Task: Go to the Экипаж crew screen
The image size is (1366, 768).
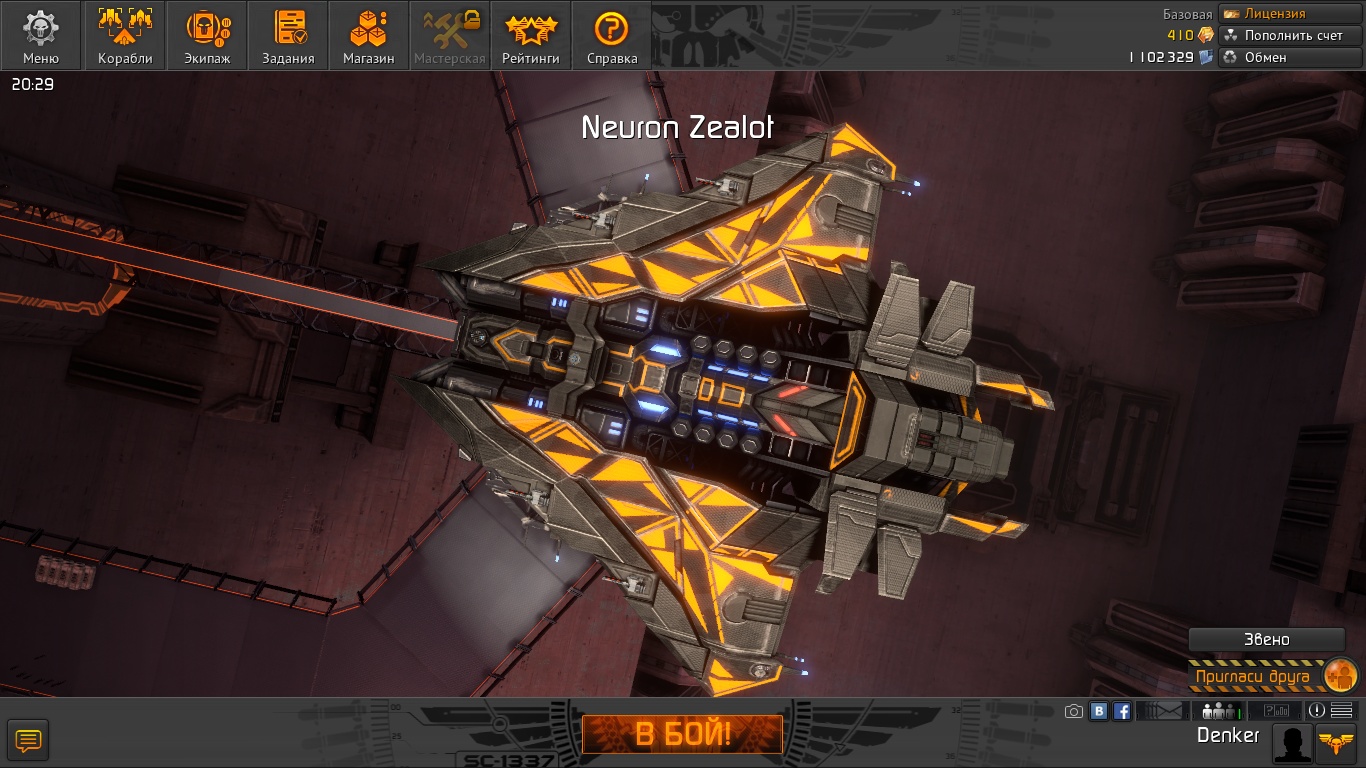Action: click(207, 36)
